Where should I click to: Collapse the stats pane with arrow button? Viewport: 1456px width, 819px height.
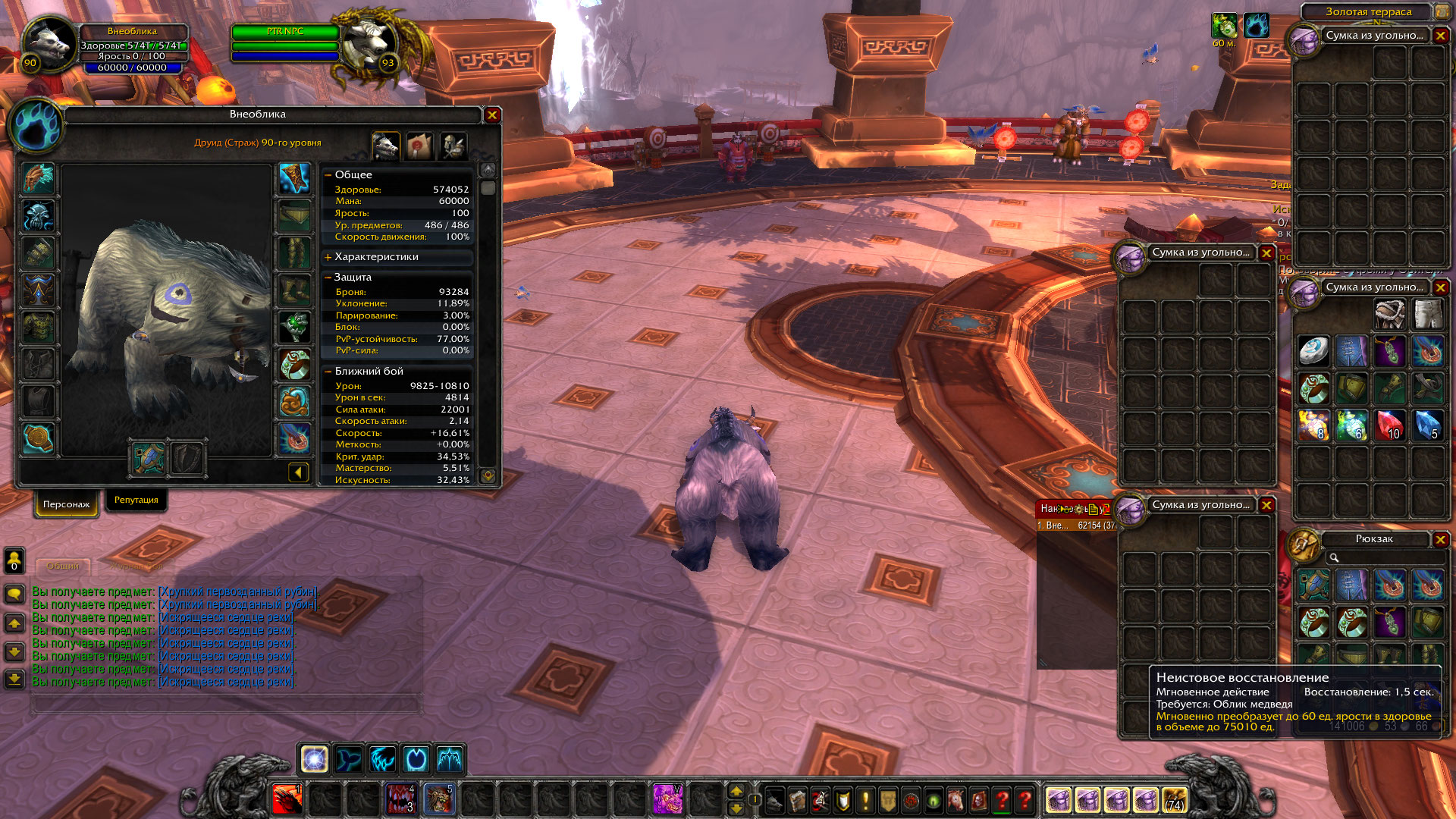[299, 473]
